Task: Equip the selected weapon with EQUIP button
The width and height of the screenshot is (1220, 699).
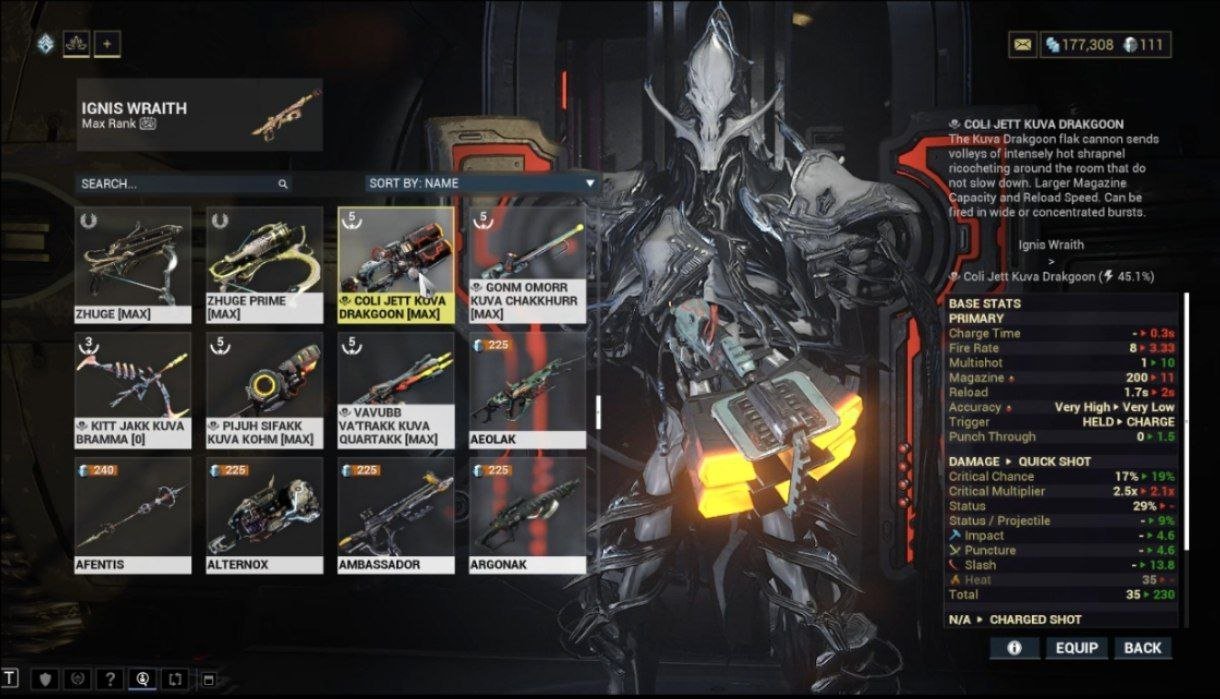Action: point(1076,648)
